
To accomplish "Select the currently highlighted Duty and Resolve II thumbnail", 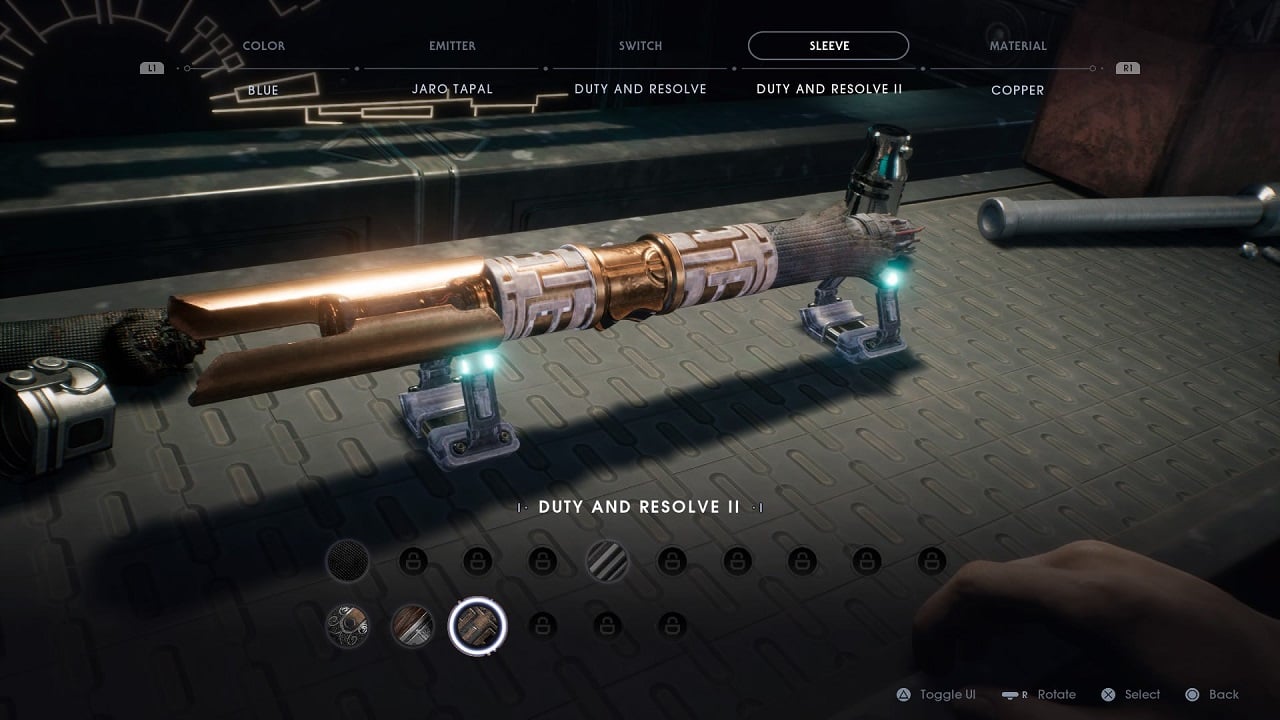I will 478,625.
